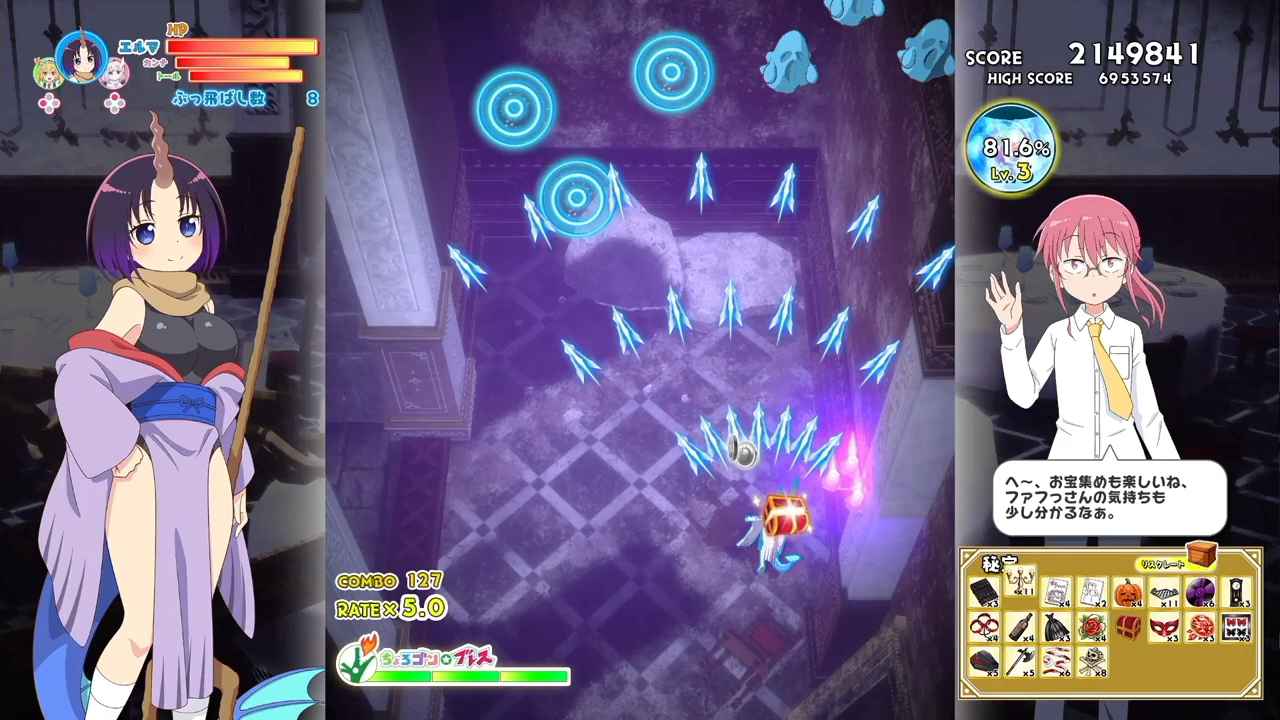The image size is (1280, 720).
Task: Pick the jack-o'-lantern pumpkin treasure
Action: (x=1128, y=592)
